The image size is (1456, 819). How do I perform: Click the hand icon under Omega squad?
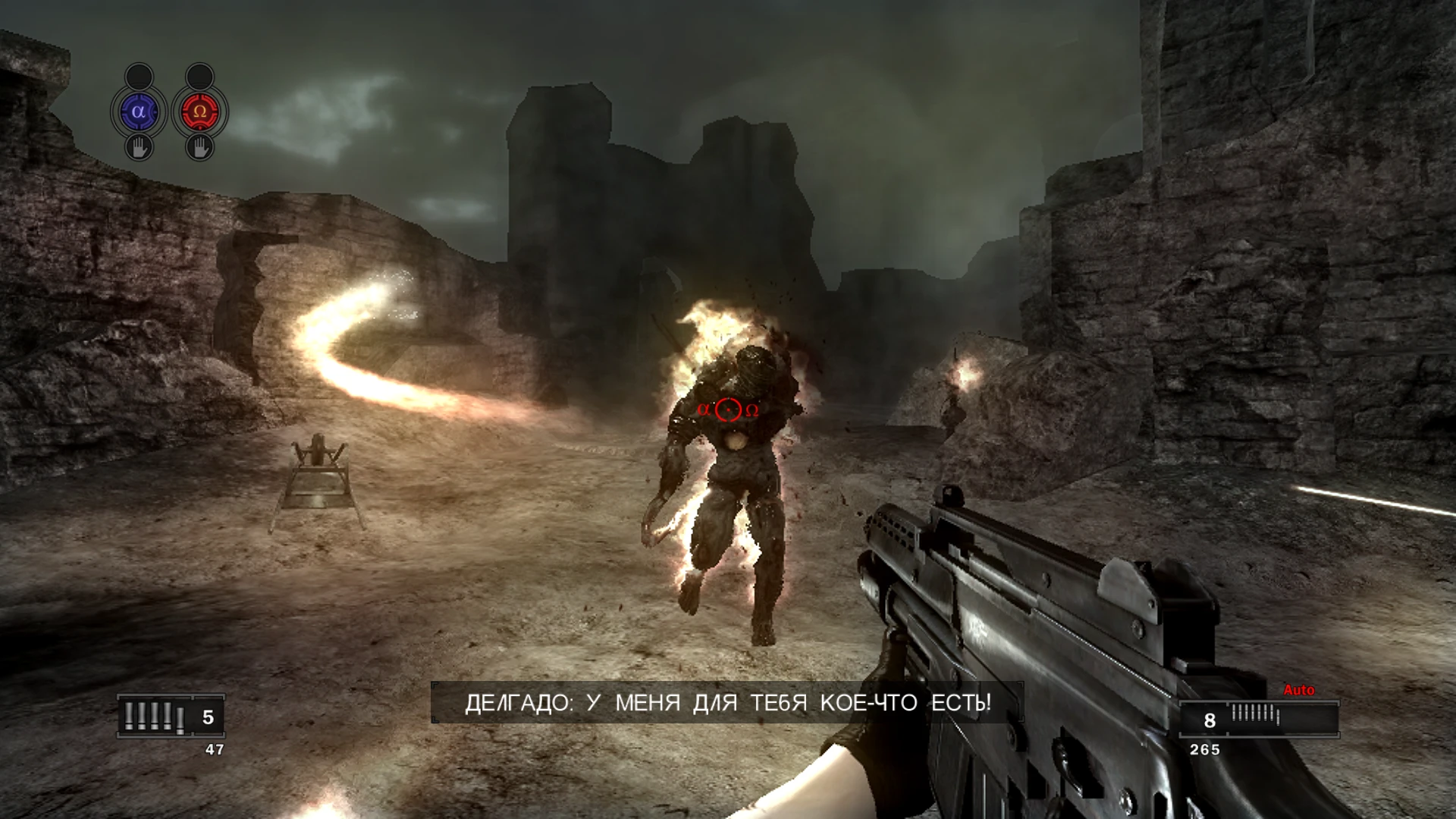point(199,146)
